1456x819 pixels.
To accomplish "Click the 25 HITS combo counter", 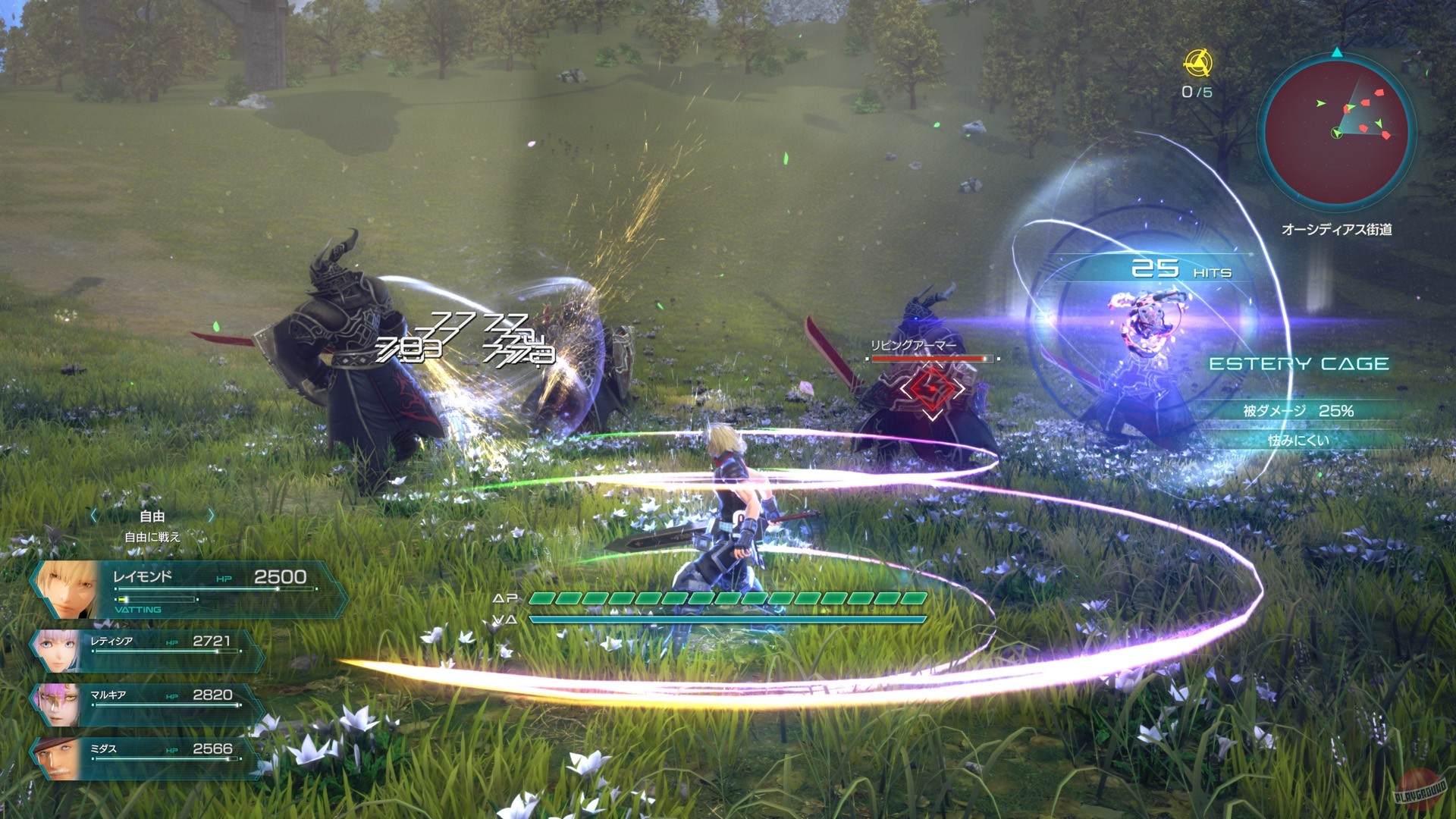I will tap(1181, 267).
